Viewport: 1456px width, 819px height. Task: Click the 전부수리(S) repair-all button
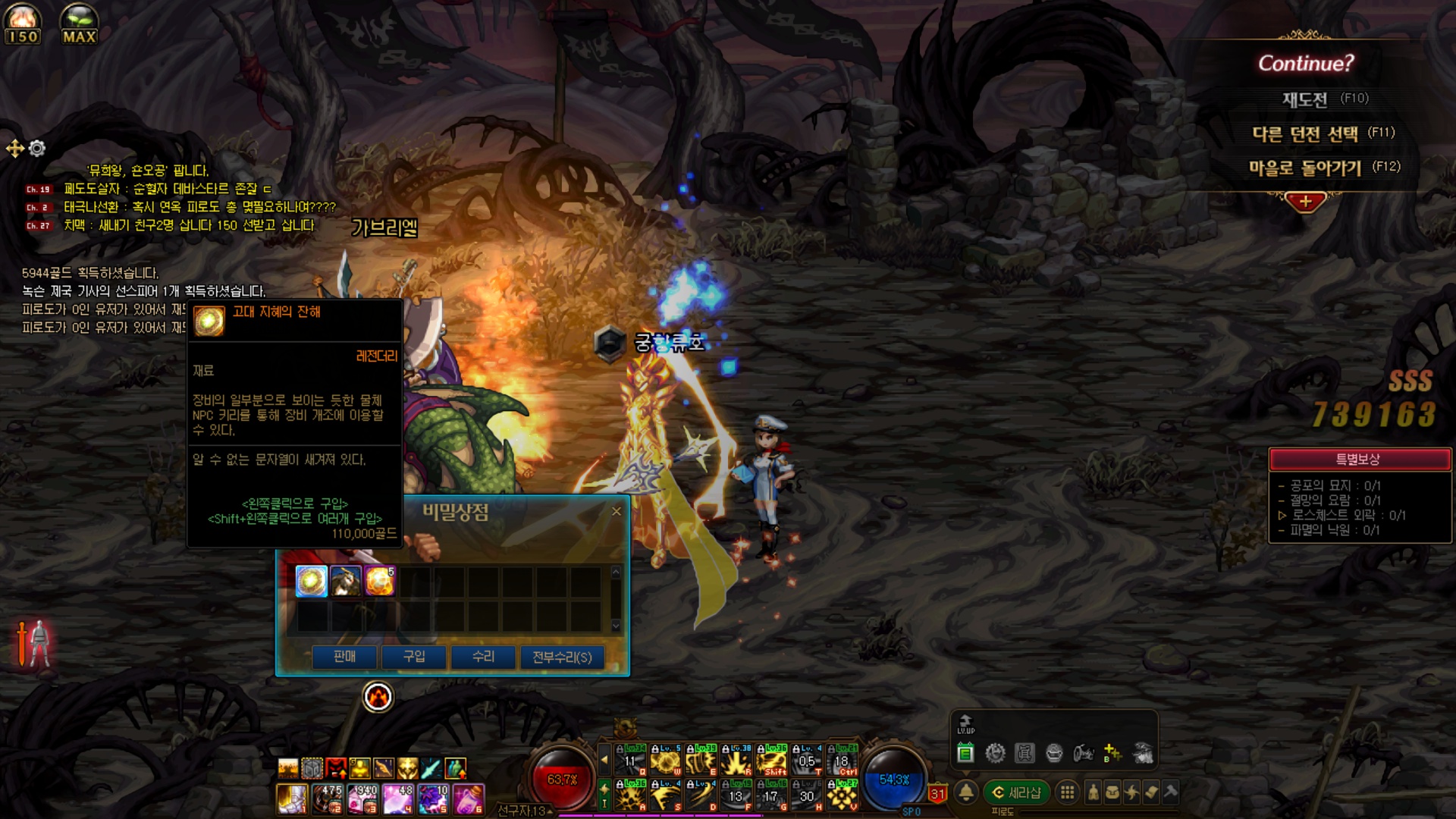pyautogui.click(x=562, y=657)
